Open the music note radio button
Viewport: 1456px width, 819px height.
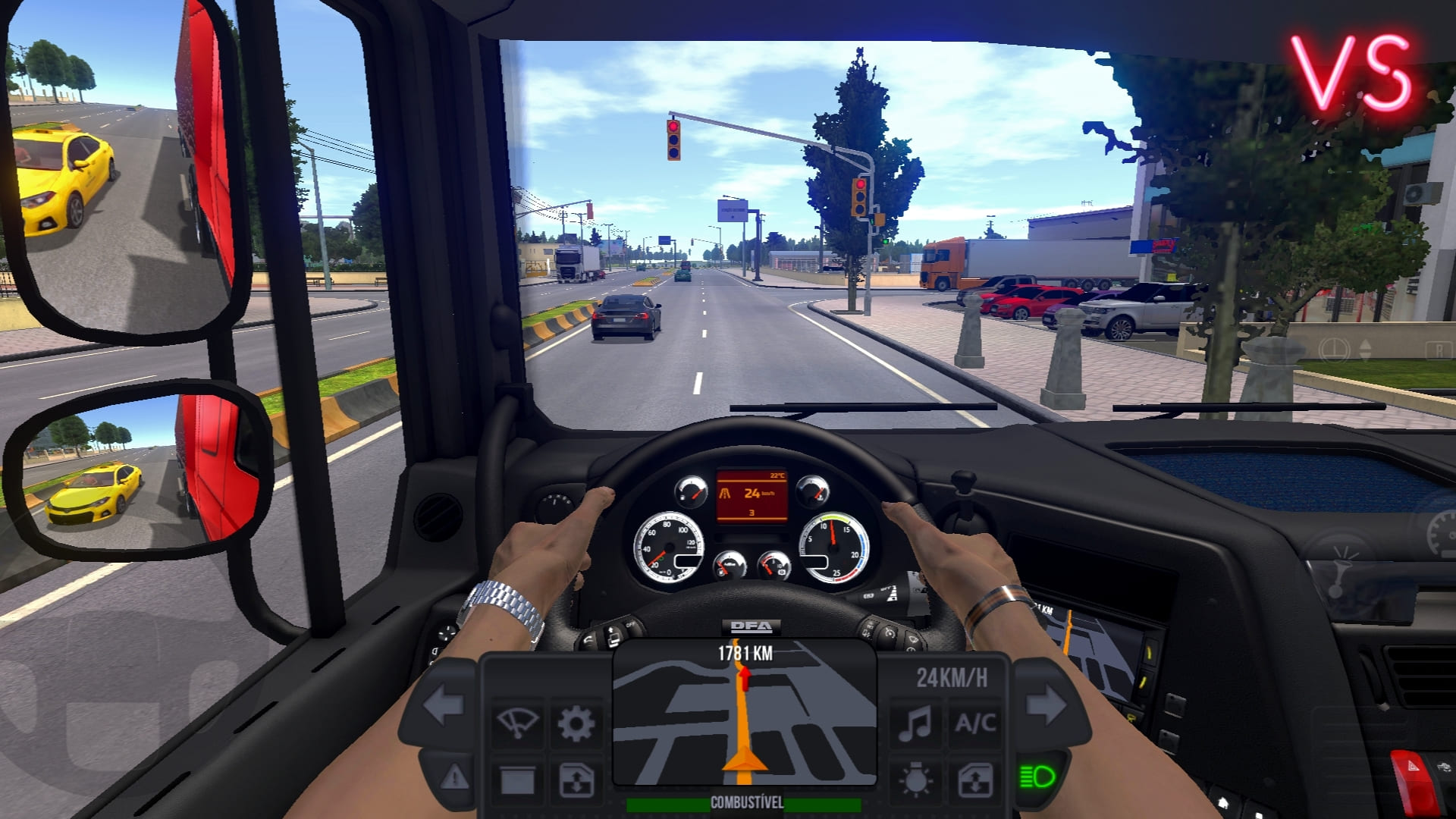[x=915, y=723]
